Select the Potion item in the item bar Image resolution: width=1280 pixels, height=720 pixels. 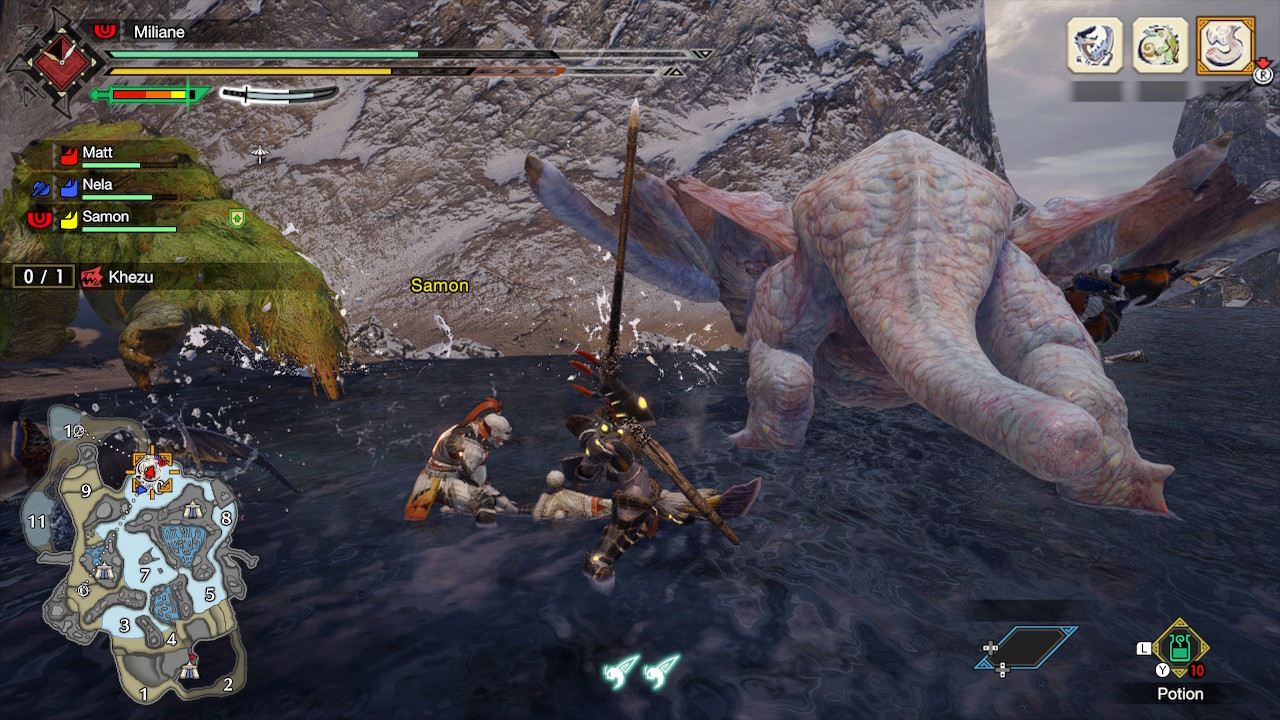[x=1180, y=648]
